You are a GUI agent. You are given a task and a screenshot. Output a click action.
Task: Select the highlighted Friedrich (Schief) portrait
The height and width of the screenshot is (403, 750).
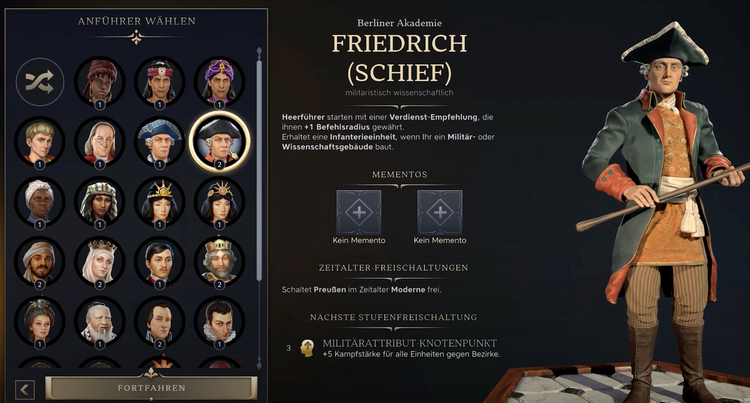pyautogui.click(x=219, y=142)
